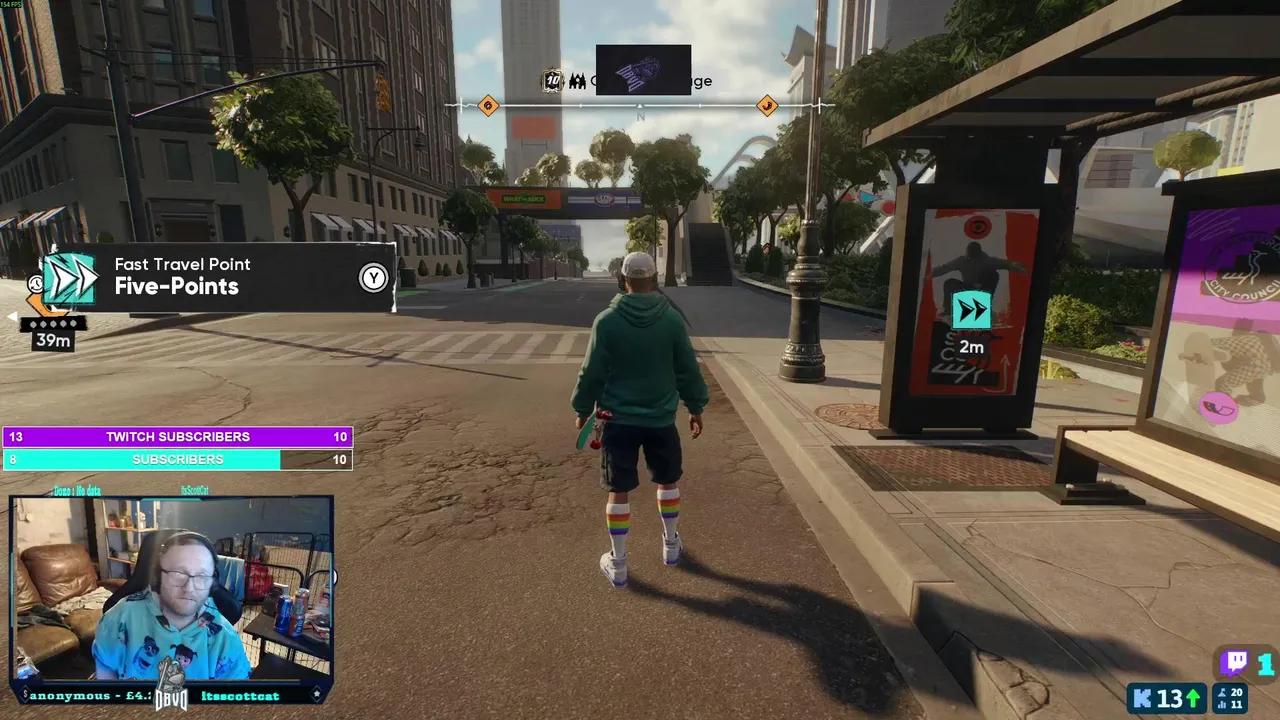Click the teal viewer count badge beside Twitch icon

(1265, 662)
